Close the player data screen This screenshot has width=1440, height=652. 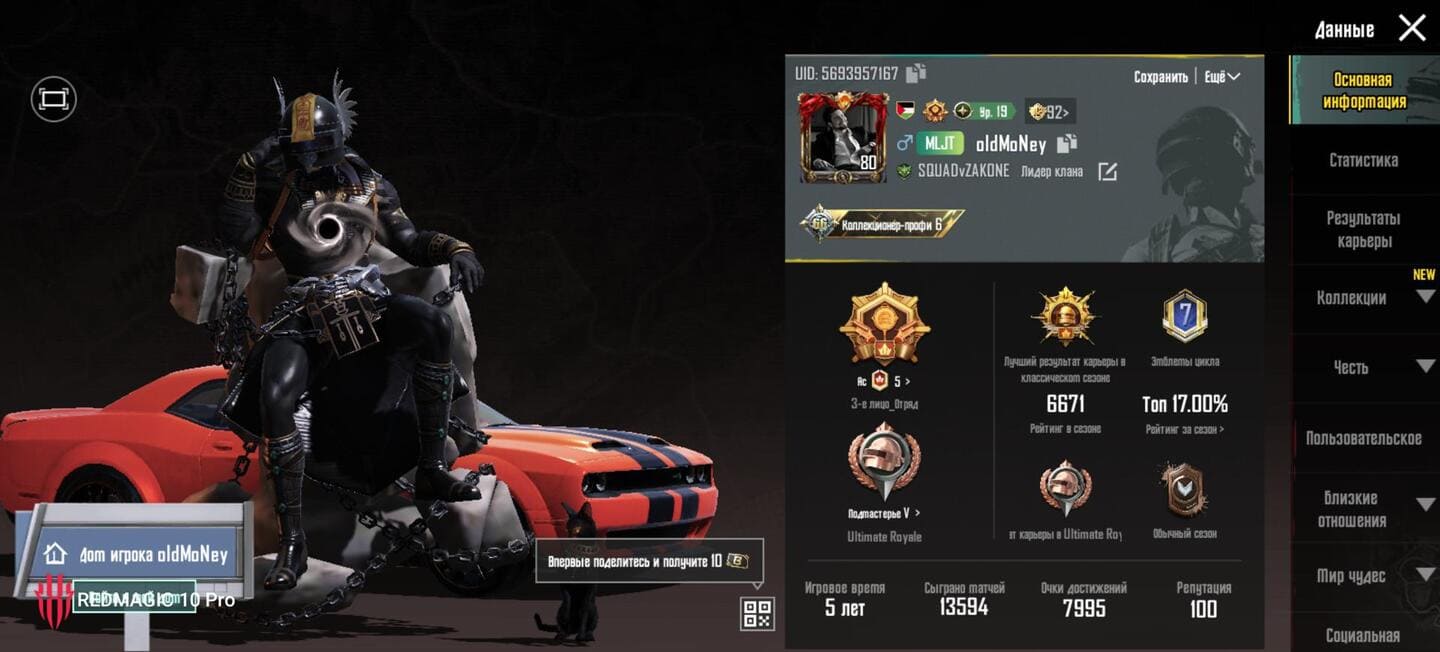(1411, 28)
